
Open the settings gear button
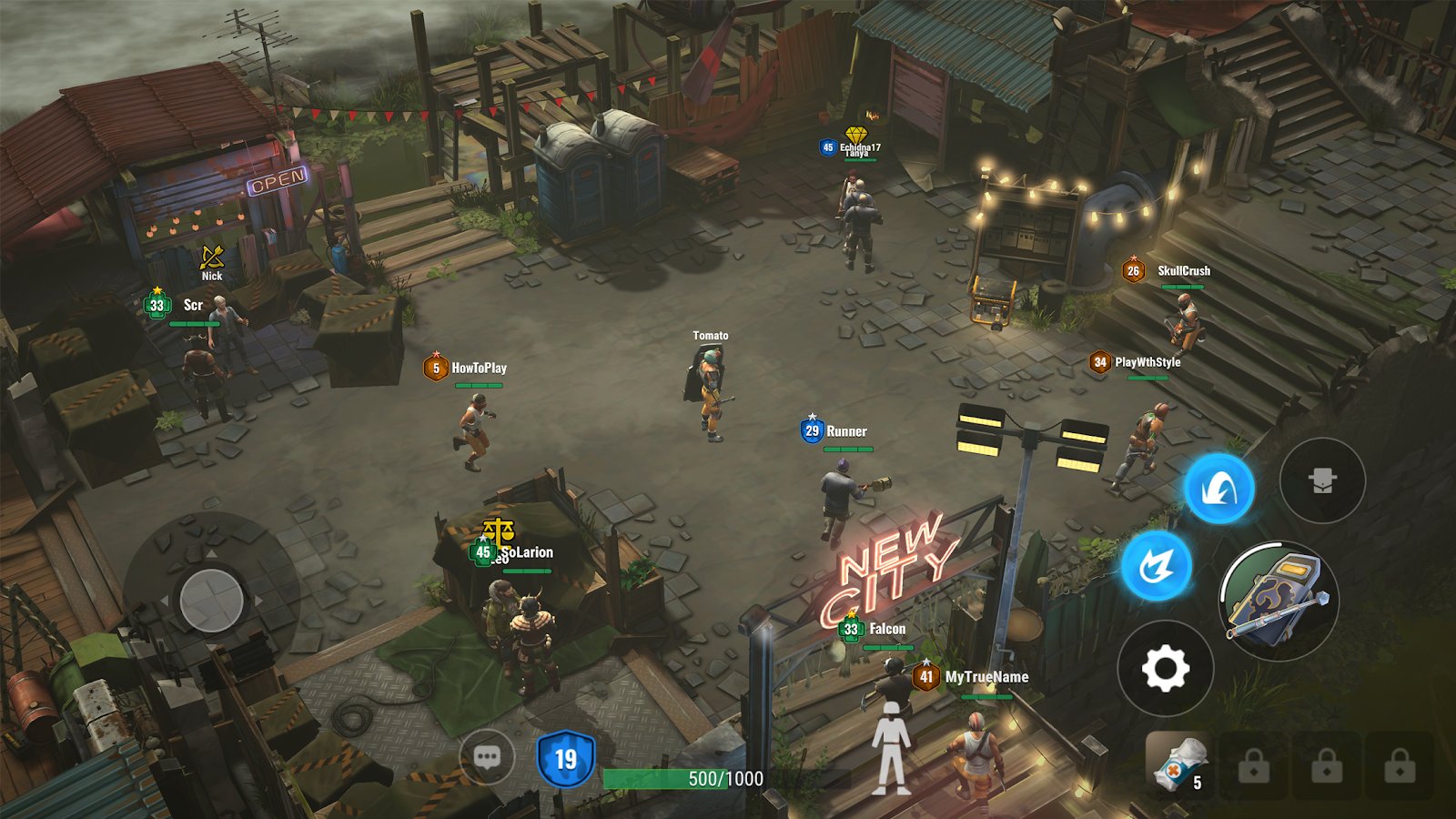[x=1166, y=669]
